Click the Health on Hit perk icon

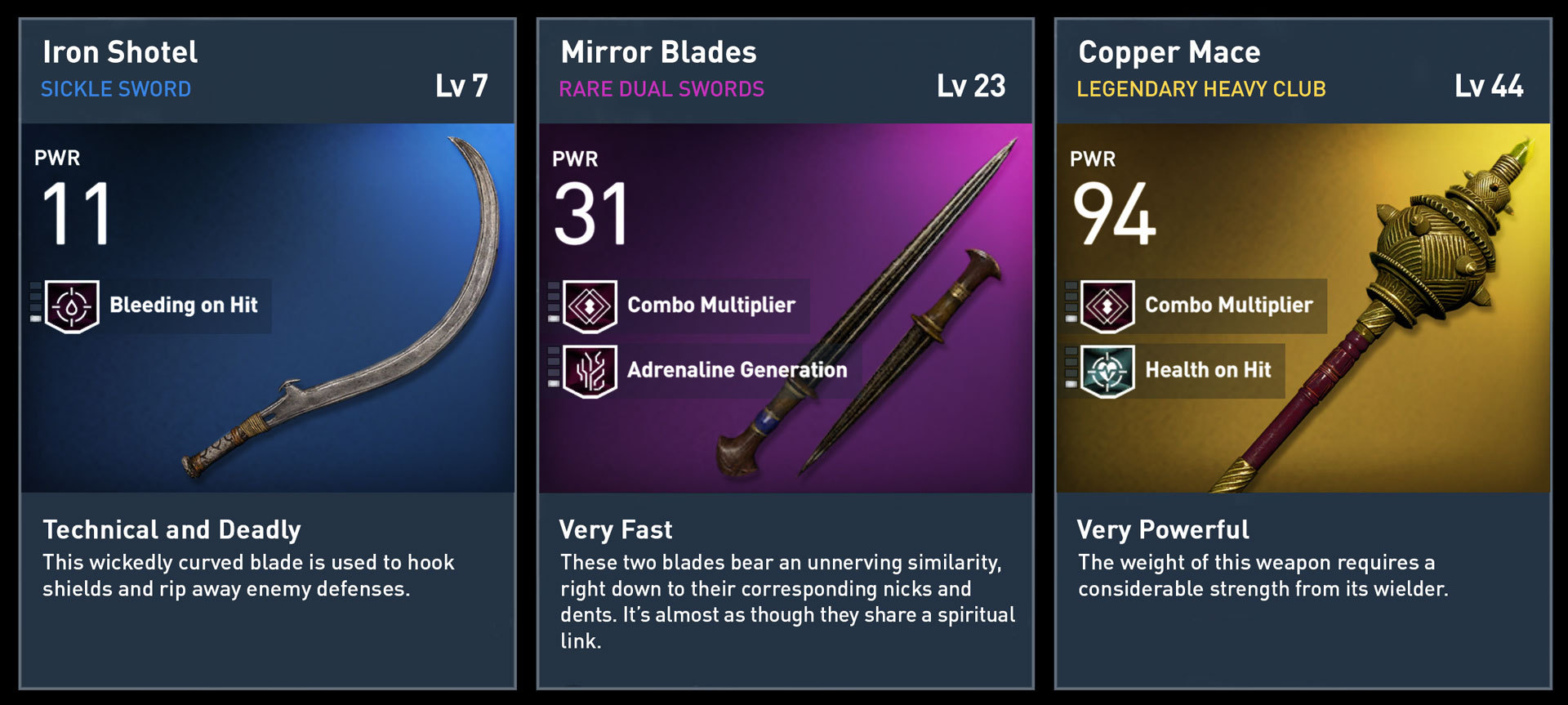tap(1107, 371)
